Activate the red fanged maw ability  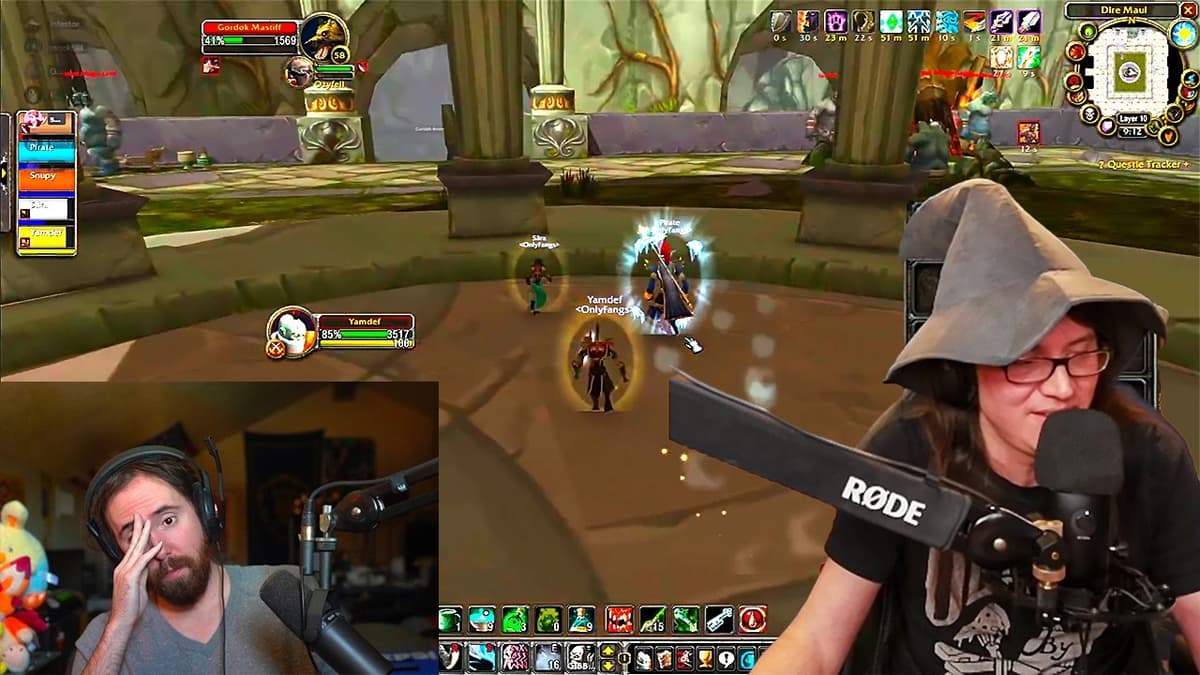618,619
